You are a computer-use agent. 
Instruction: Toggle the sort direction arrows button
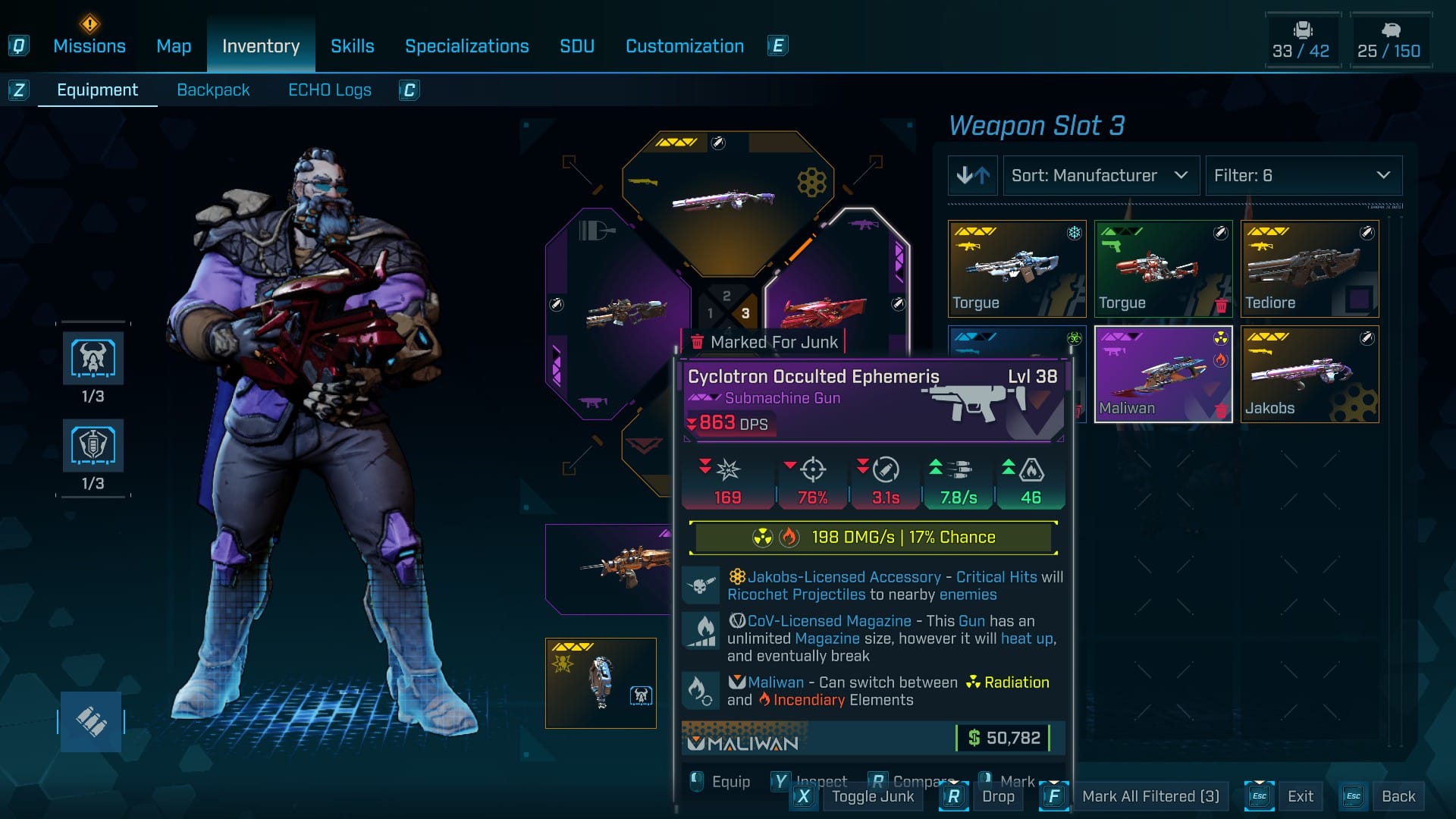[x=973, y=176]
